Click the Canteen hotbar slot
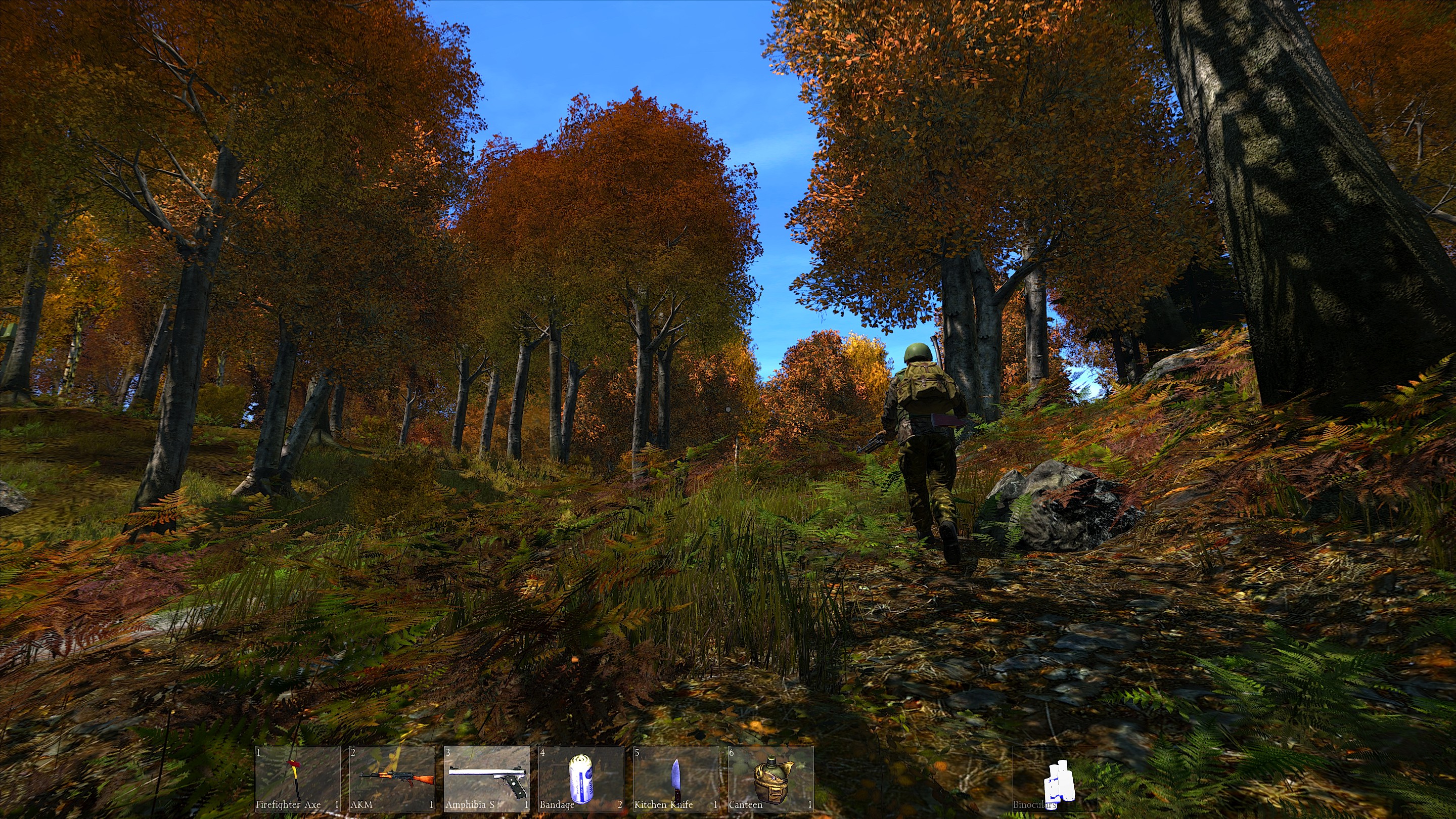This screenshot has height=819, width=1456. [770, 779]
